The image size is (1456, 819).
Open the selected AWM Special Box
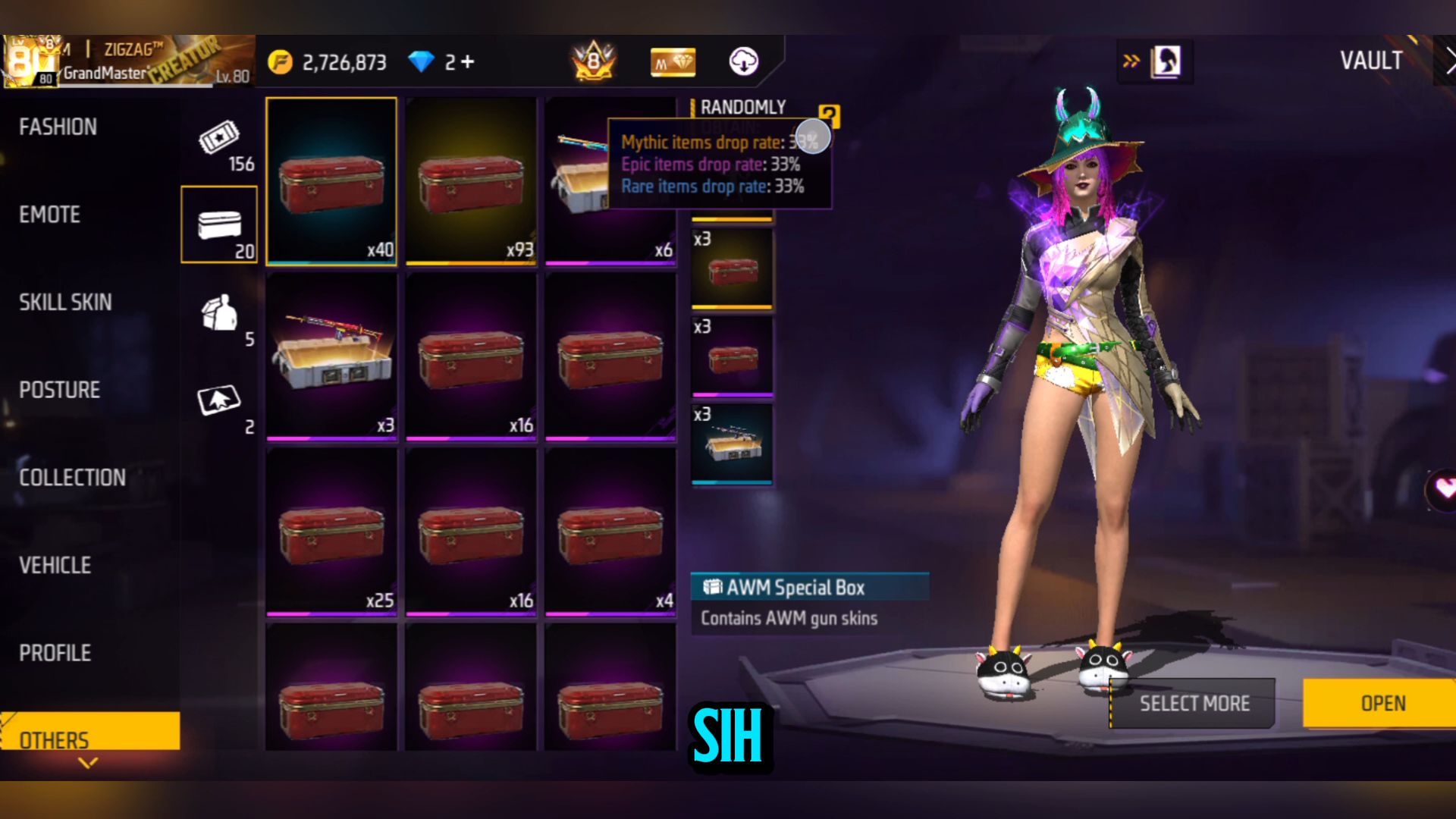[1382, 703]
